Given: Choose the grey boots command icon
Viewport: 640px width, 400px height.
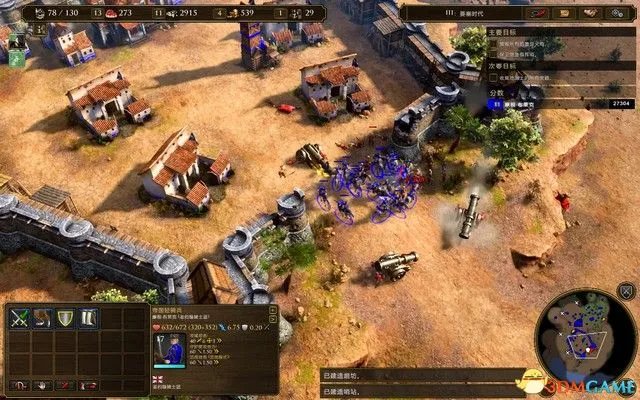Looking at the screenshot, I should click(x=88, y=318).
